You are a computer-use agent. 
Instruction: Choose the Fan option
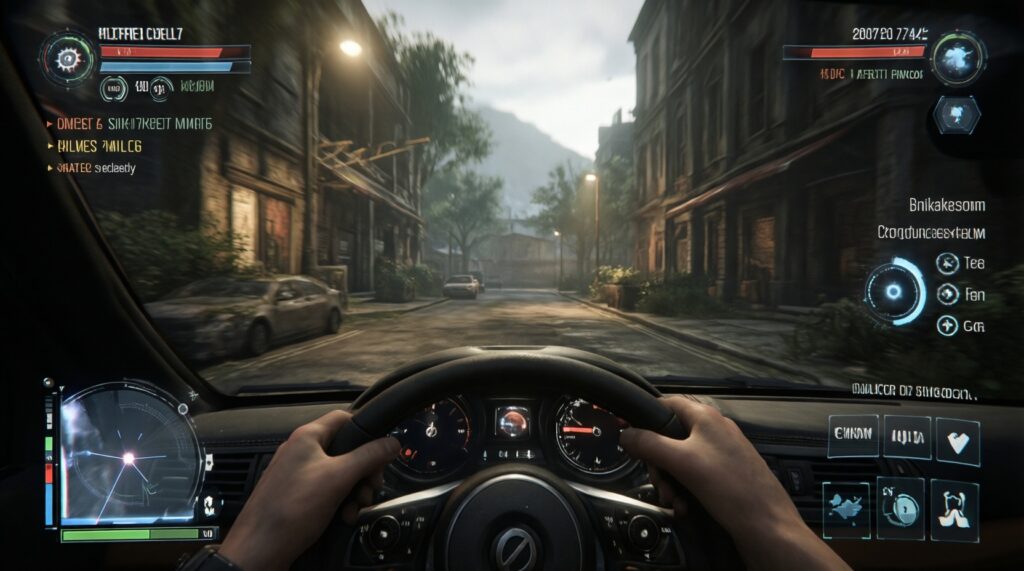tap(948, 294)
